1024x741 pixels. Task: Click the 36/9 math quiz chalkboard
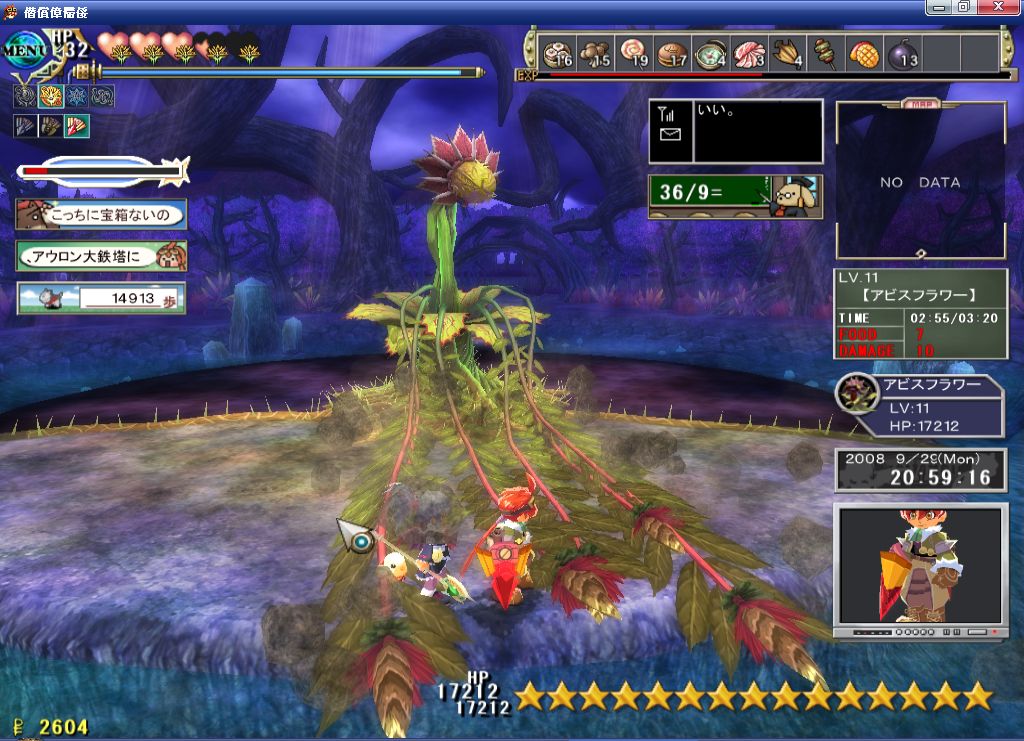click(x=735, y=196)
